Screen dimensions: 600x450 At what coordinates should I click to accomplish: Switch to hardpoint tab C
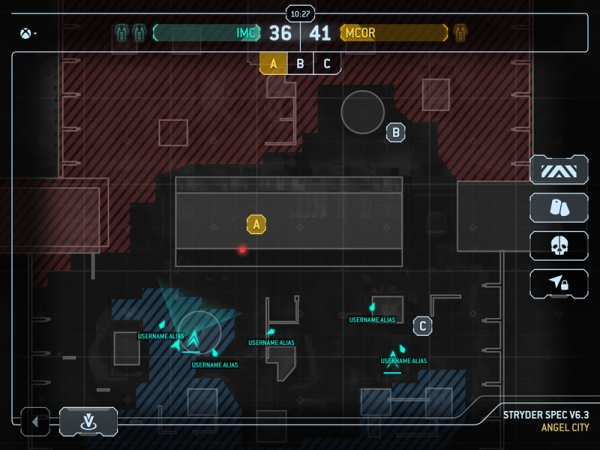326,64
